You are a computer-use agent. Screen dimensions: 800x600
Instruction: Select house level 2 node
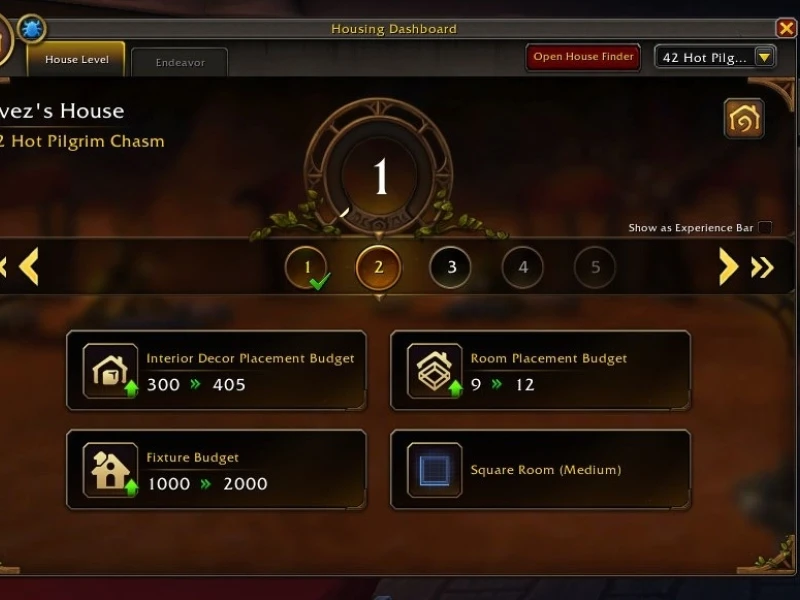pyautogui.click(x=378, y=267)
